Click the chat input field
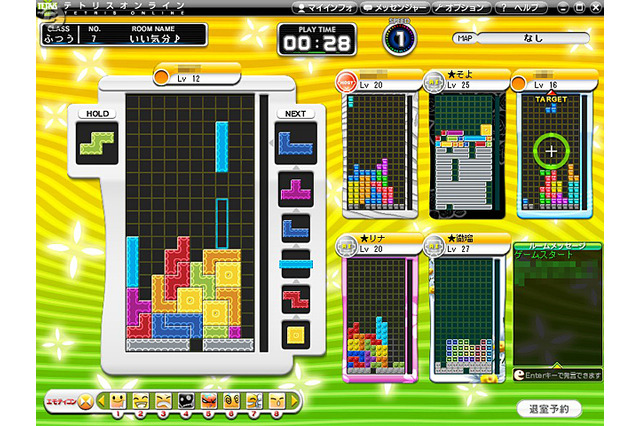Screen dimensions: 640x426 [x=560, y=373]
